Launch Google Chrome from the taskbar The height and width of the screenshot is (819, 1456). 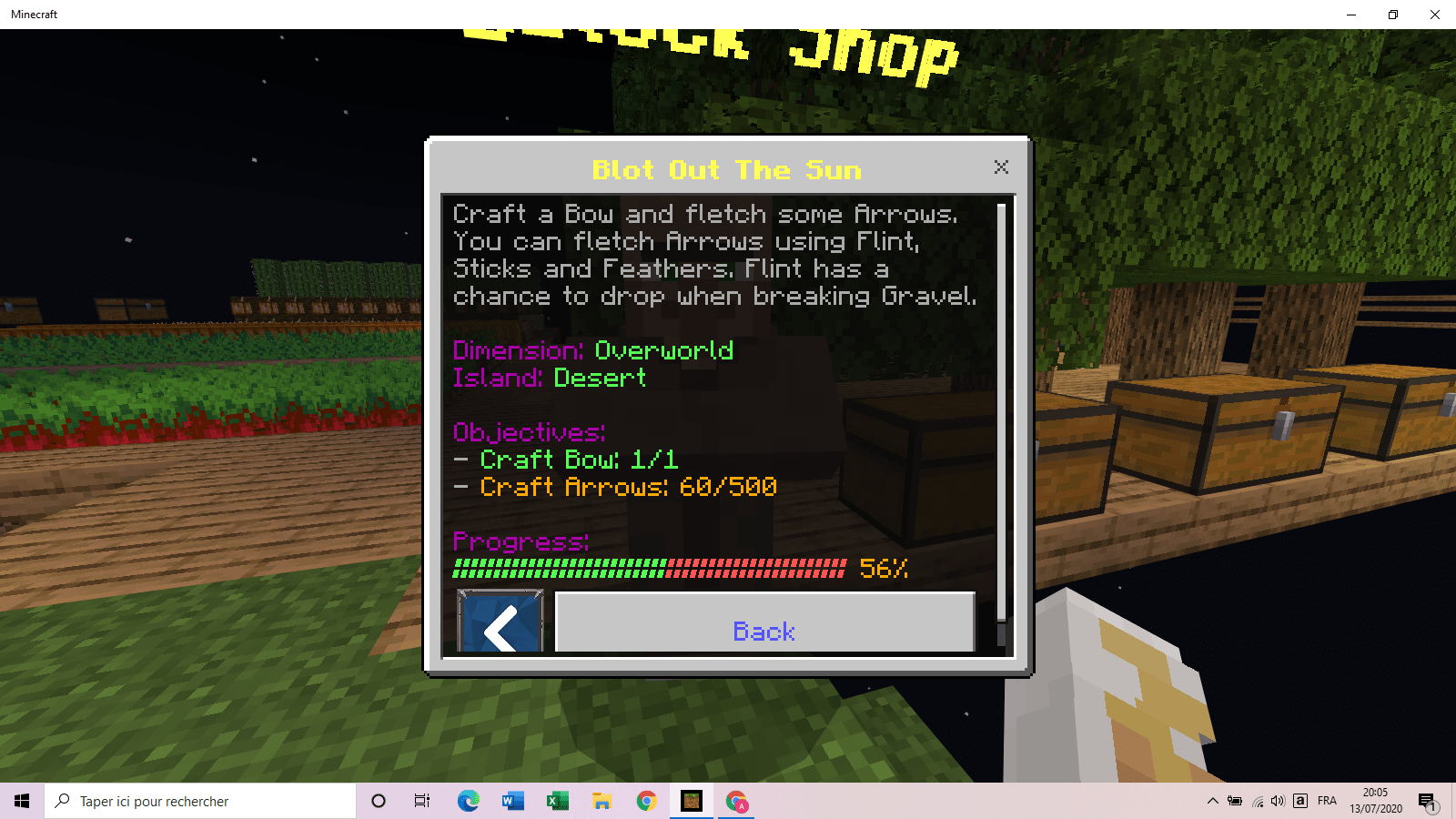pos(646,801)
